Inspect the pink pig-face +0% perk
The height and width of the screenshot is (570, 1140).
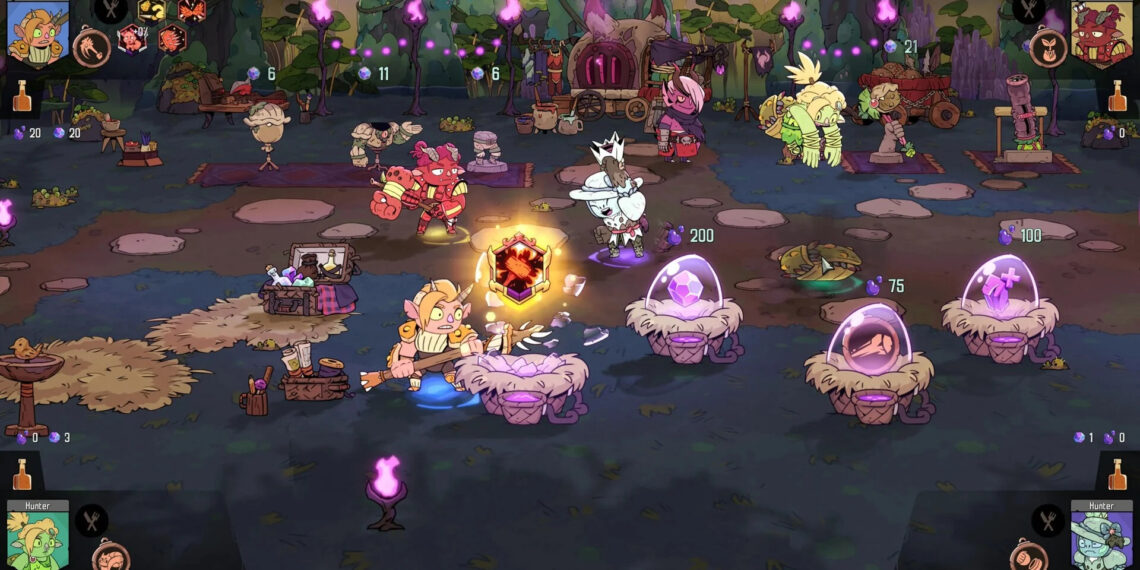coord(132,40)
